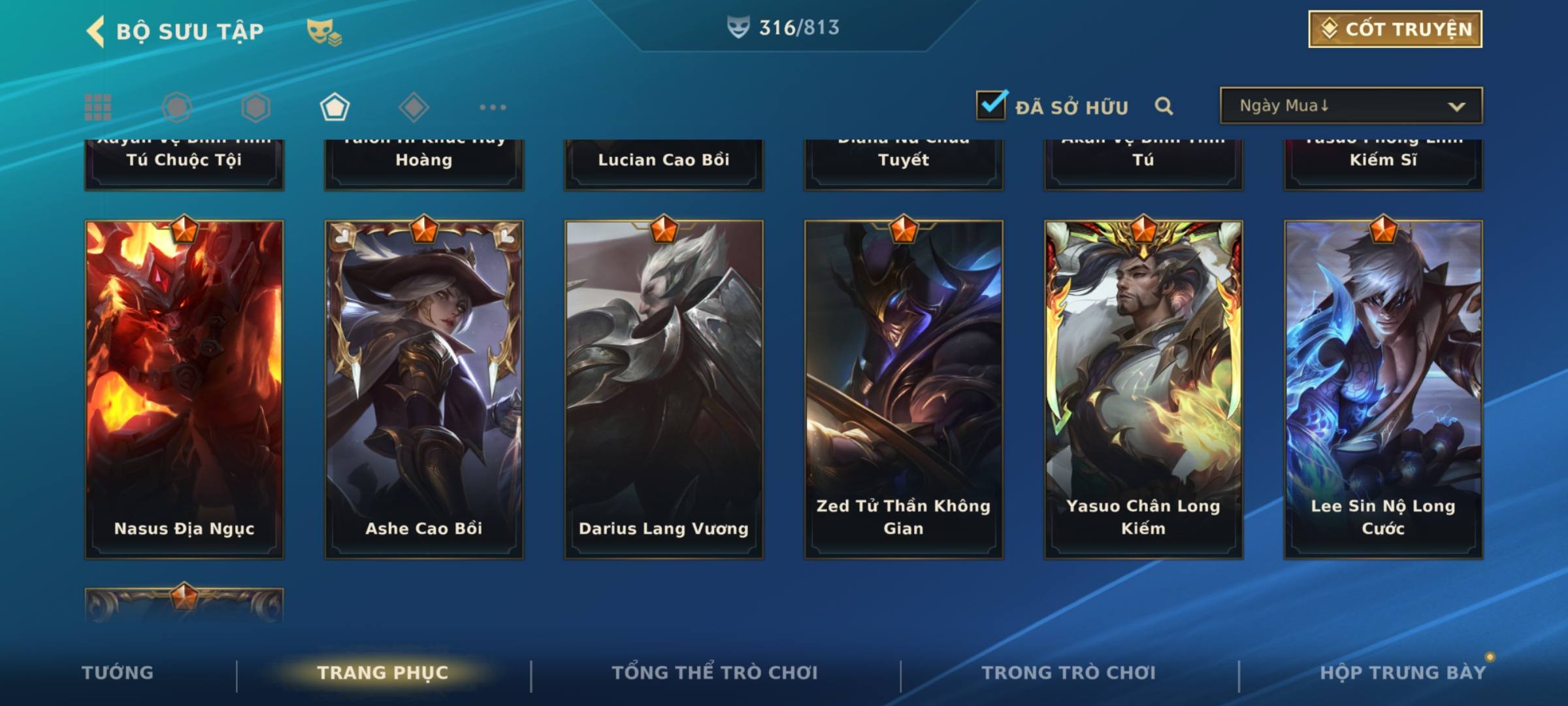Open Zed Tử Thần Không Gian skin
The image size is (1568, 706).
point(904,389)
